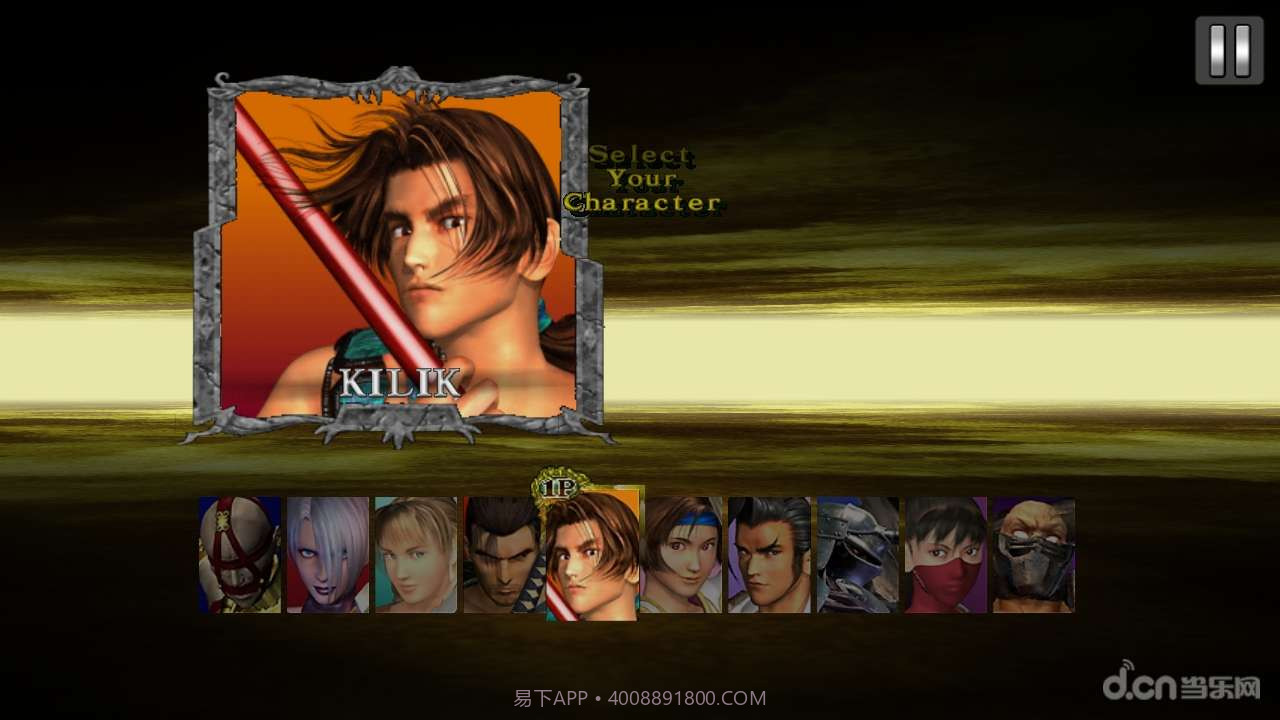Choose Taki, the red-masked ninja portrait
This screenshot has width=1280, height=720.
click(x=946, y=555)
